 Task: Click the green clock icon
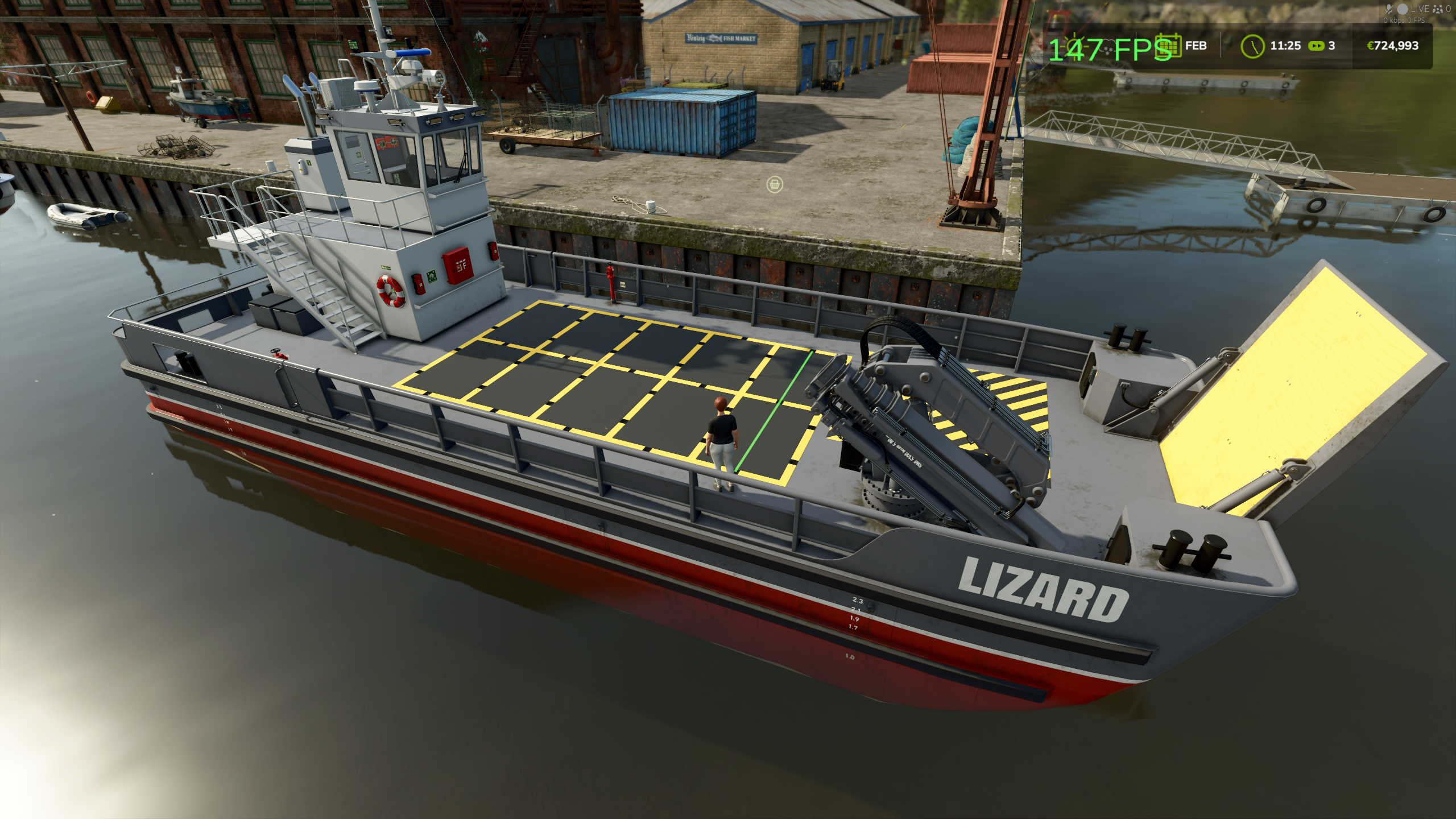(1252, 46)
